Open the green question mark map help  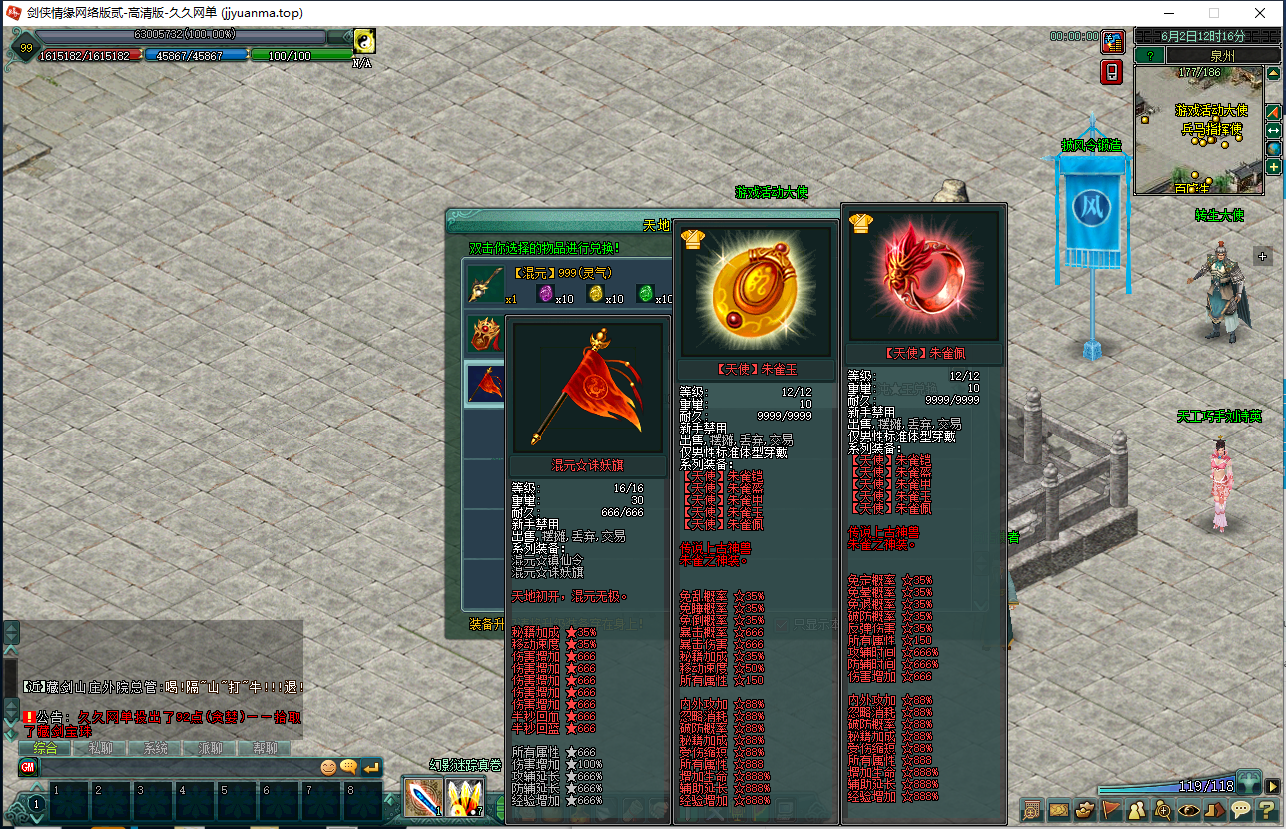pos(1149,56)
